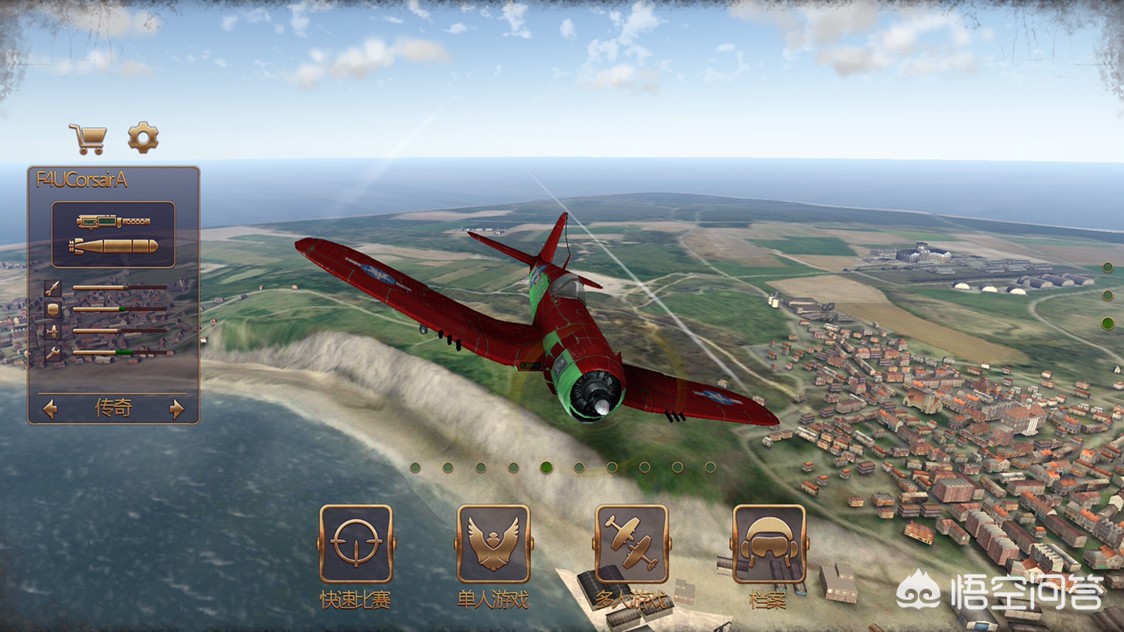Click the right arrow beside 传奇
Viewport: 1124px width, 632px height.
[177, 408]
